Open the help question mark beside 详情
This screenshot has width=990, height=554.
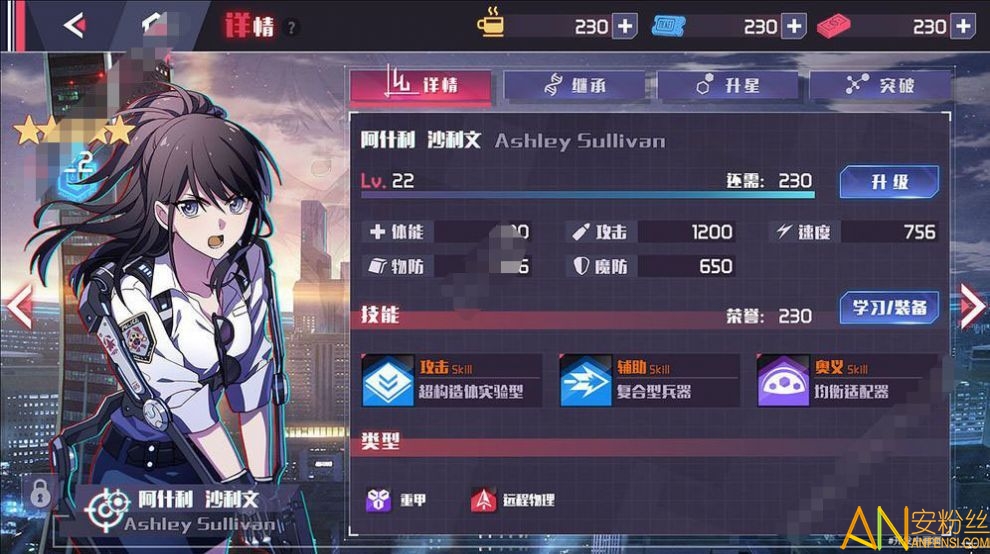click(292, 28)
